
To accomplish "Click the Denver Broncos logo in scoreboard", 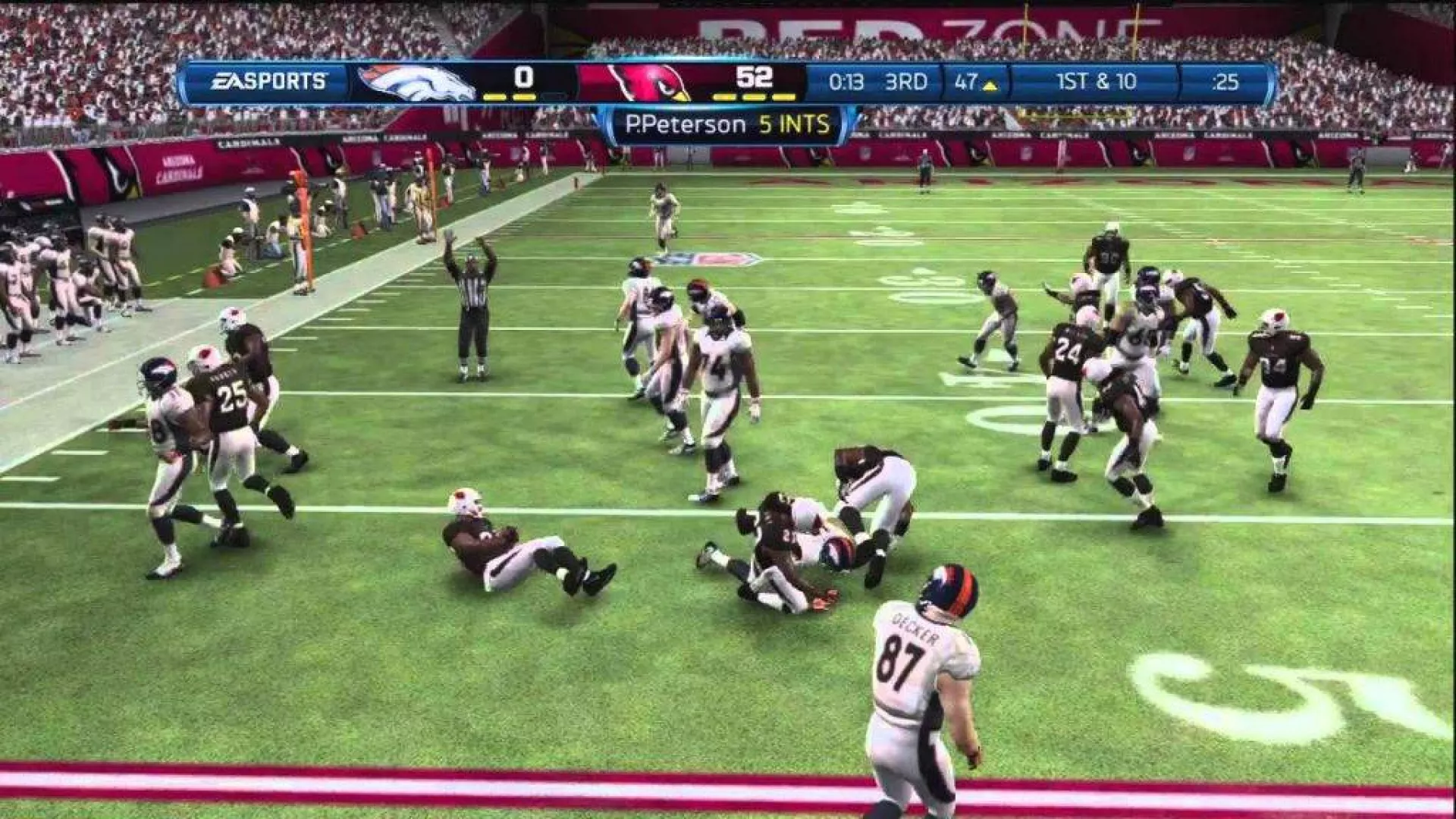I will click(416, 83).
